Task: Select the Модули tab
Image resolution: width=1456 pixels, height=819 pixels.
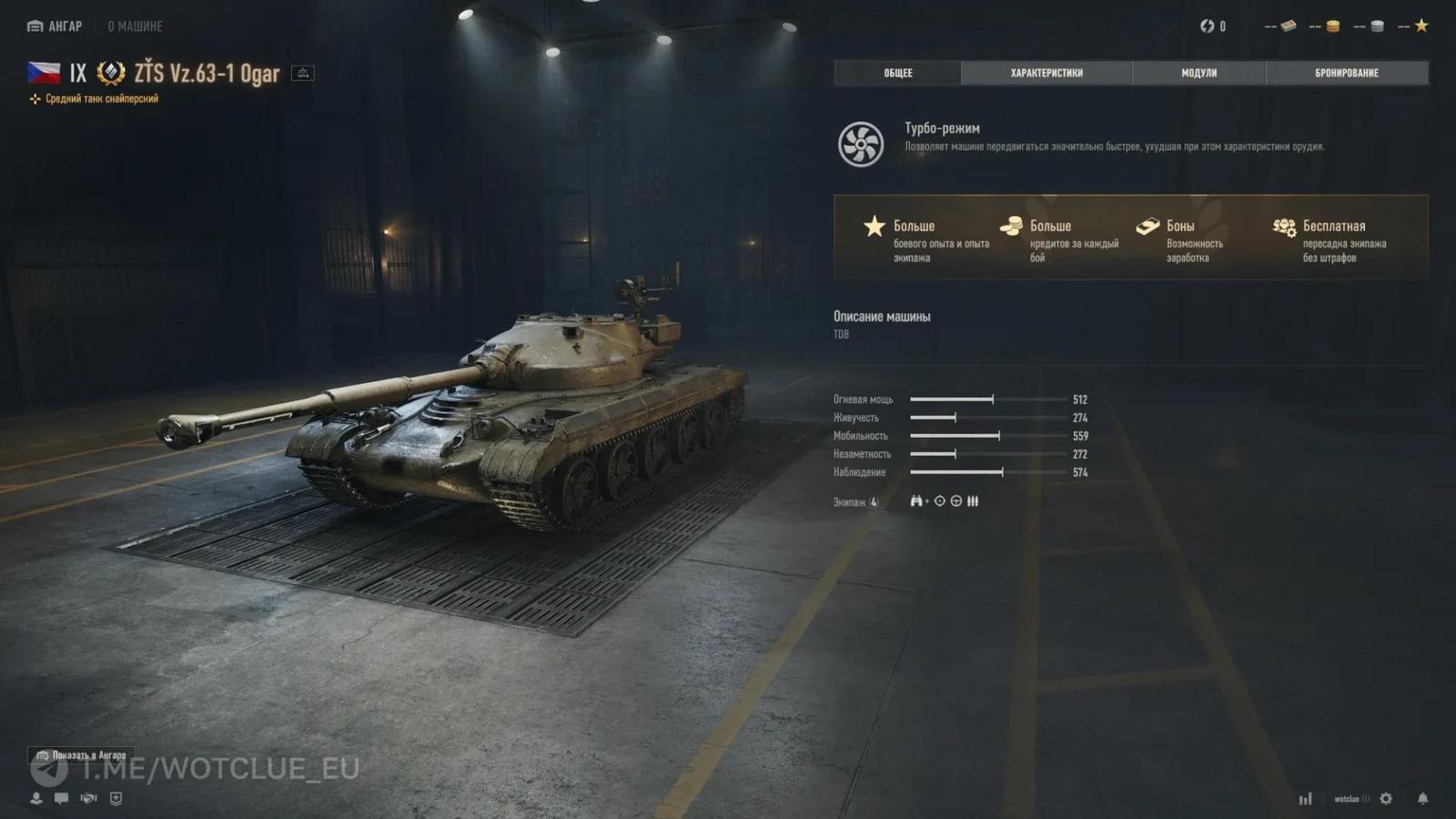Action: click(x=1199, y=73)
